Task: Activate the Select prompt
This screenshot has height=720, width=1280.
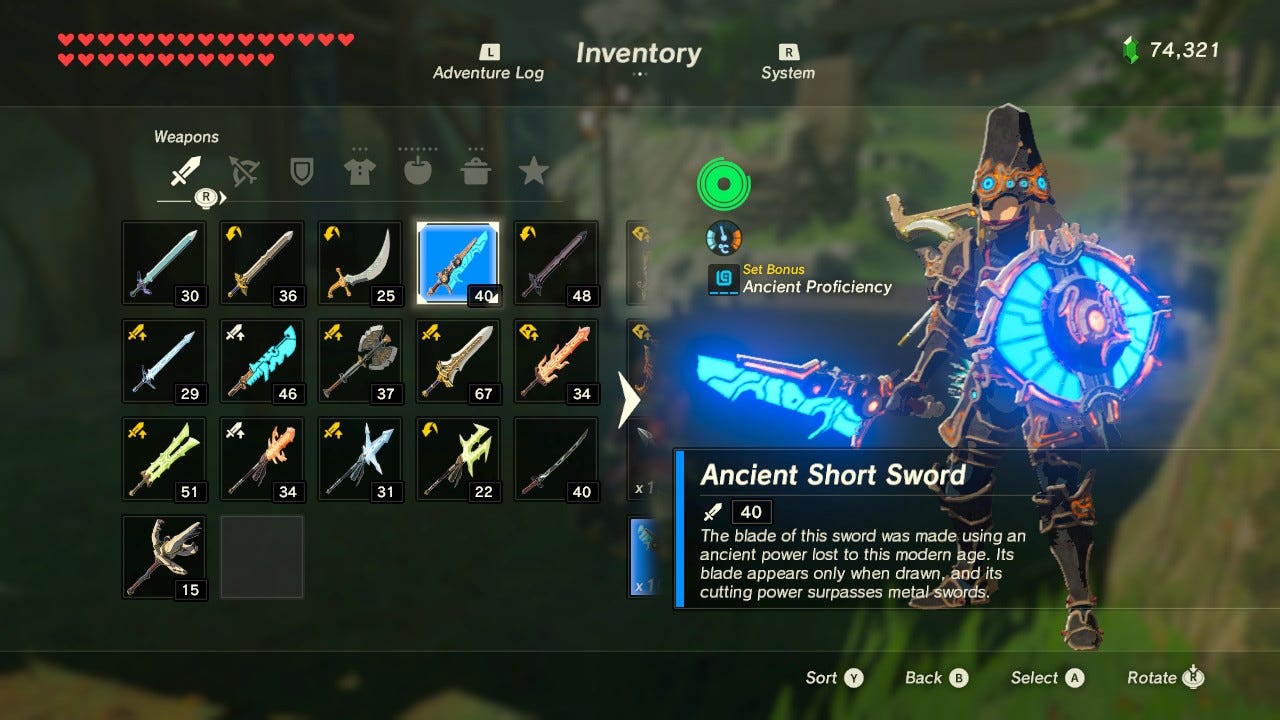Action: 1046,678
